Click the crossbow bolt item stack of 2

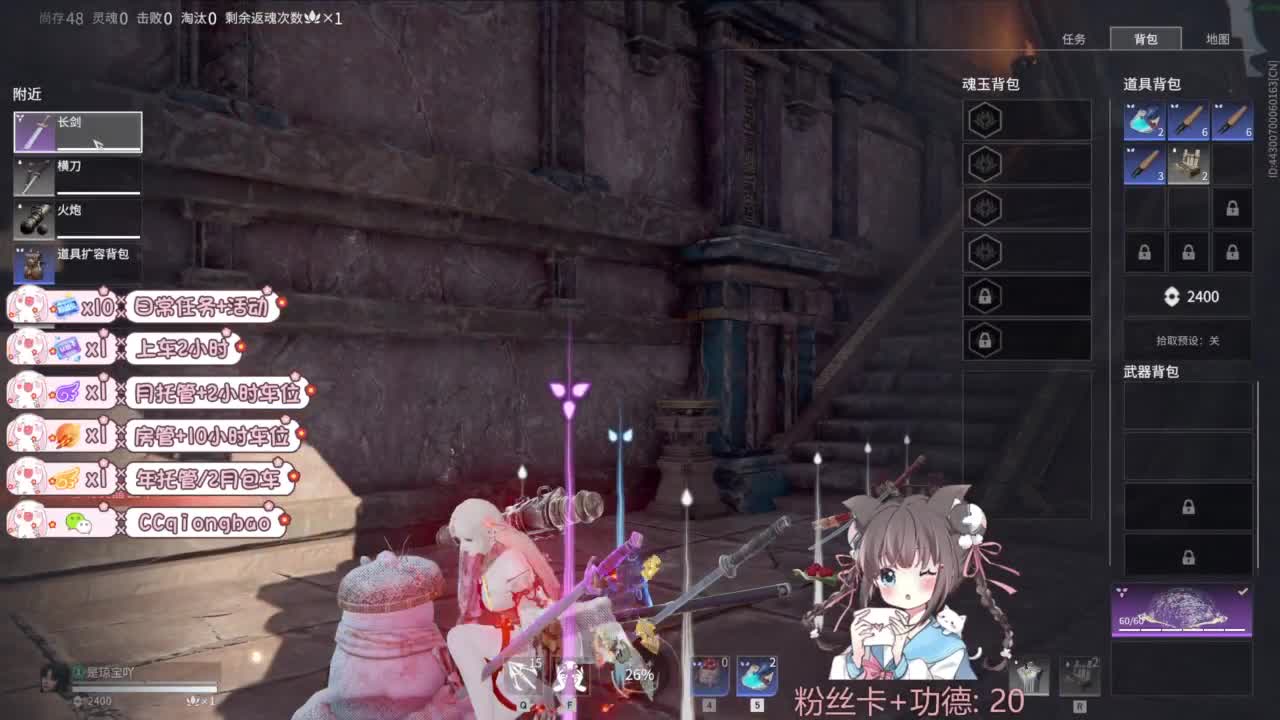[x=1188, y=164]
